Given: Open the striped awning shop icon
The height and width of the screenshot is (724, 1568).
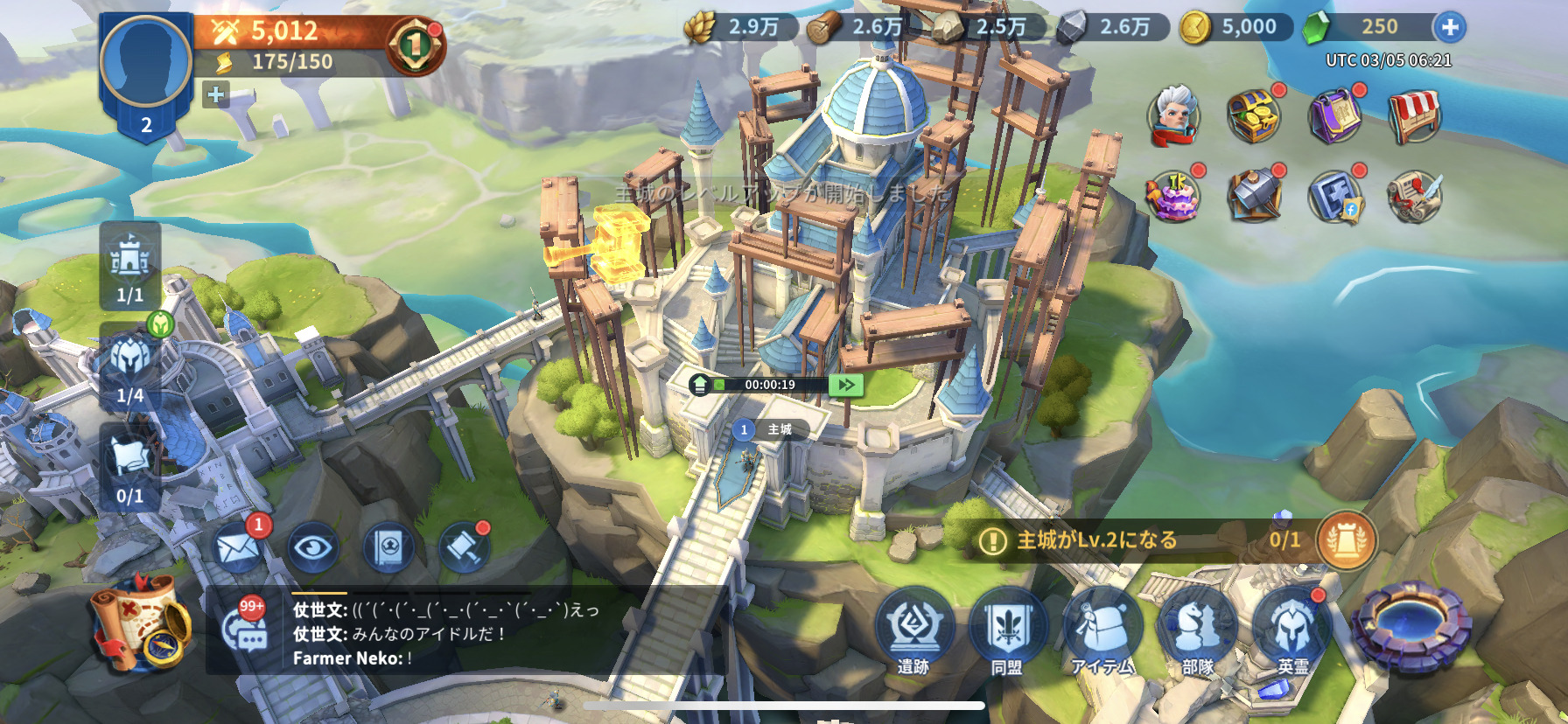Looking at the screenshot, I should pyautogui.click(x=1414, y=115).
